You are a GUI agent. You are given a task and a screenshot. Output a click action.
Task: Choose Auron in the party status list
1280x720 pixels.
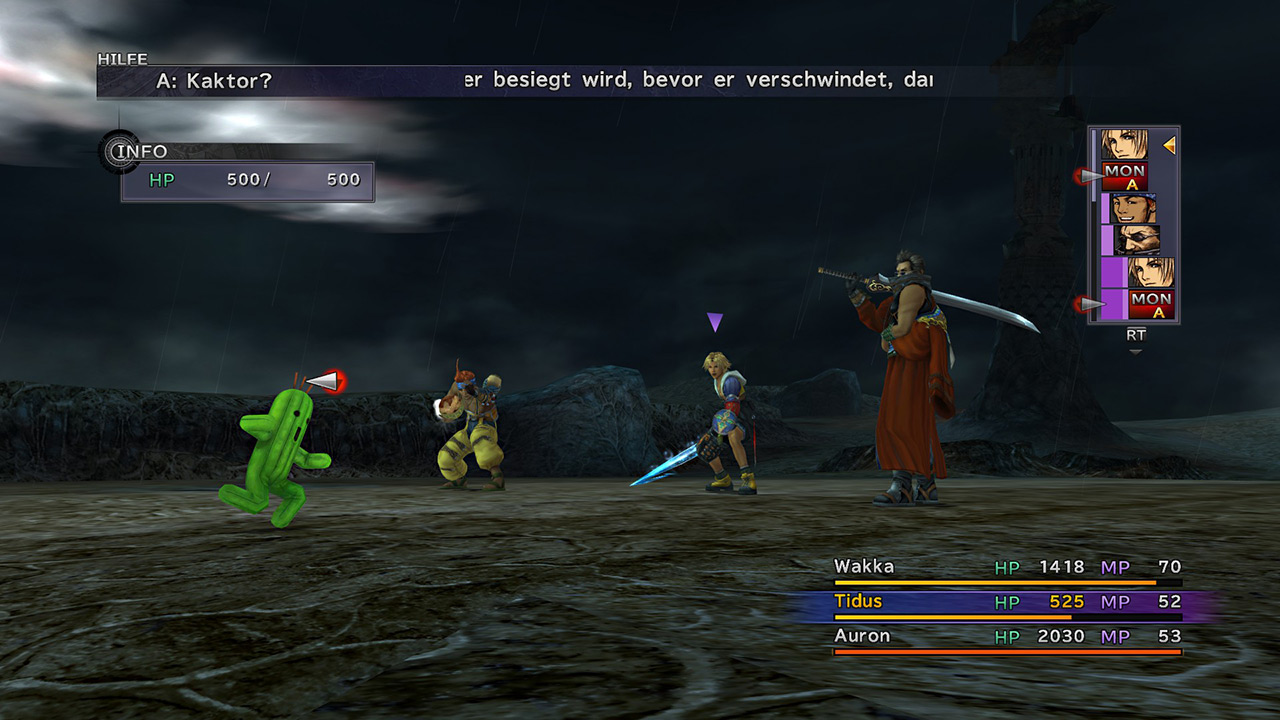pyautogui.click(x=1007, y=637)
